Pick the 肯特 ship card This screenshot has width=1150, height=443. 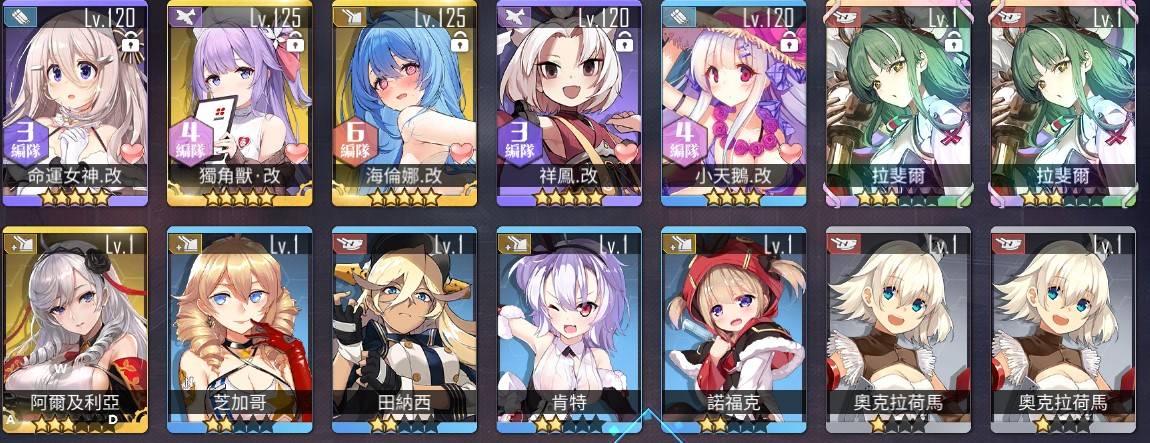[568, 325]
